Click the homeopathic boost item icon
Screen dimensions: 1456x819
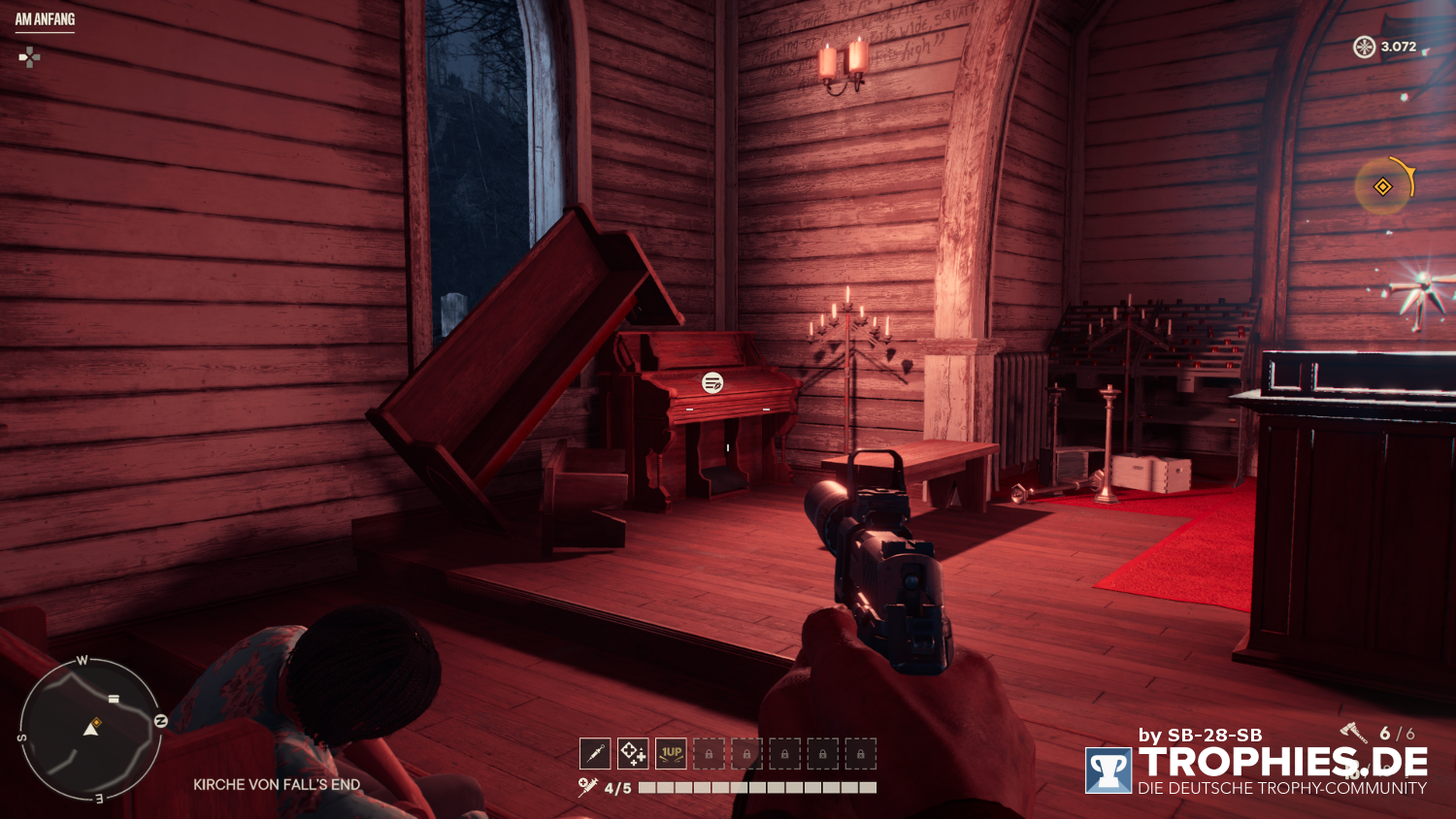[632, 753]
